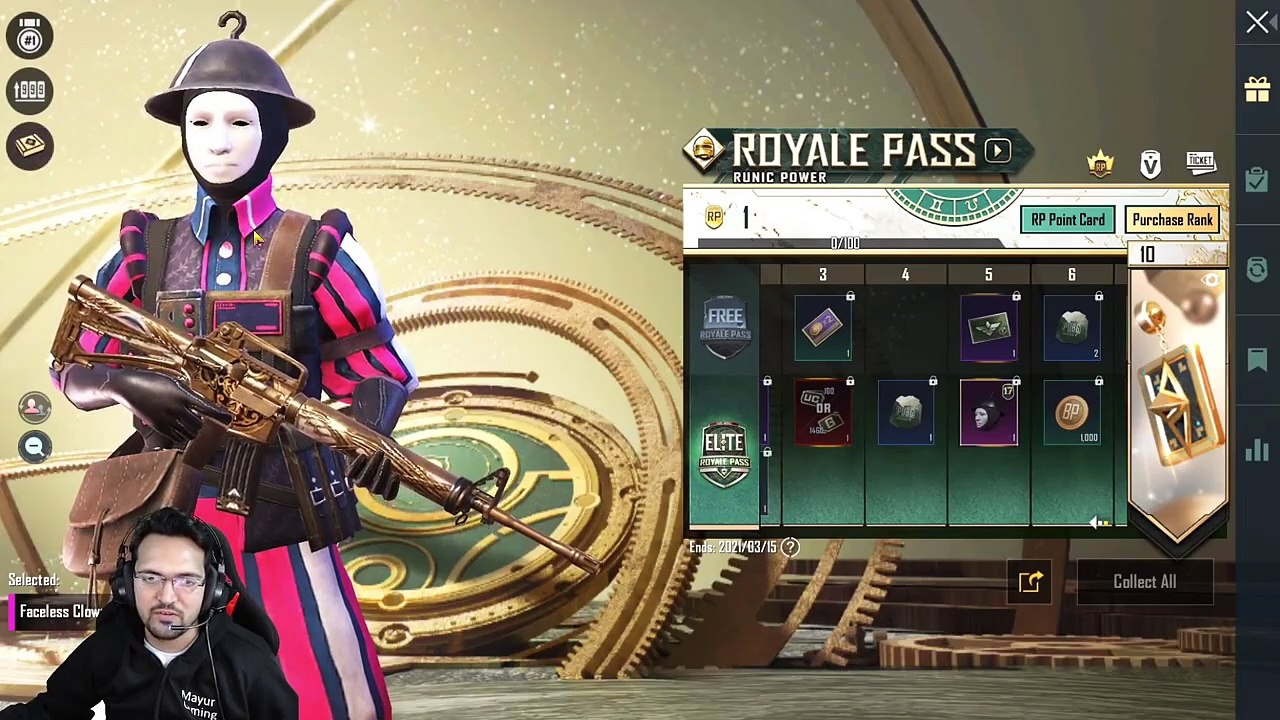Play the Royale Pass trailer video
1280x720 pixels.
click(997, 151)
